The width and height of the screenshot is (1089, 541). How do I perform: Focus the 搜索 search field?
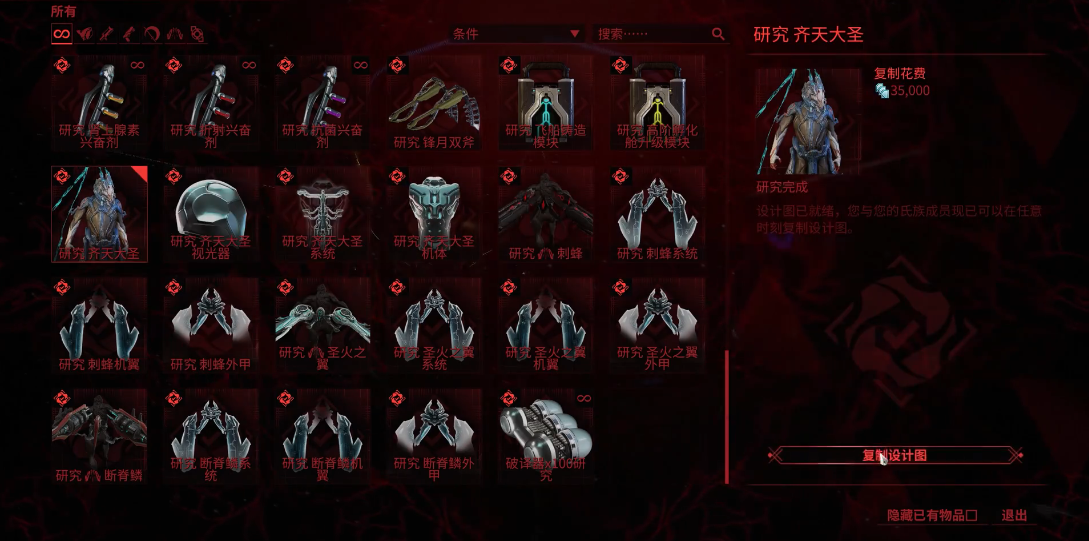(x=652, y=34)
